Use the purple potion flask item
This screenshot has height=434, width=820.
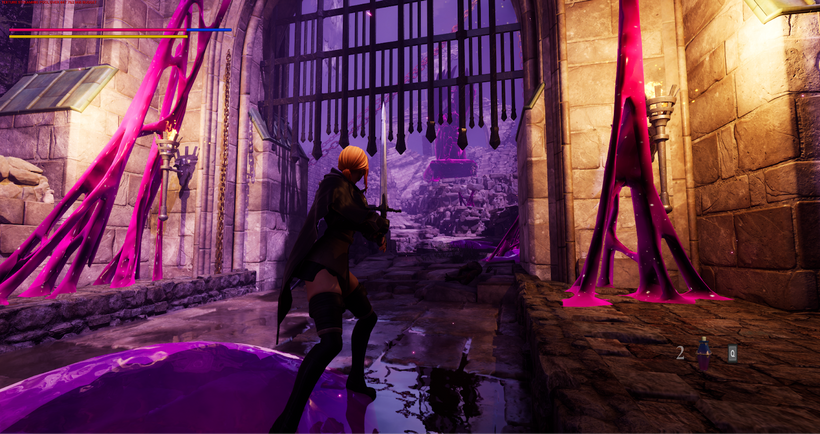704,352
